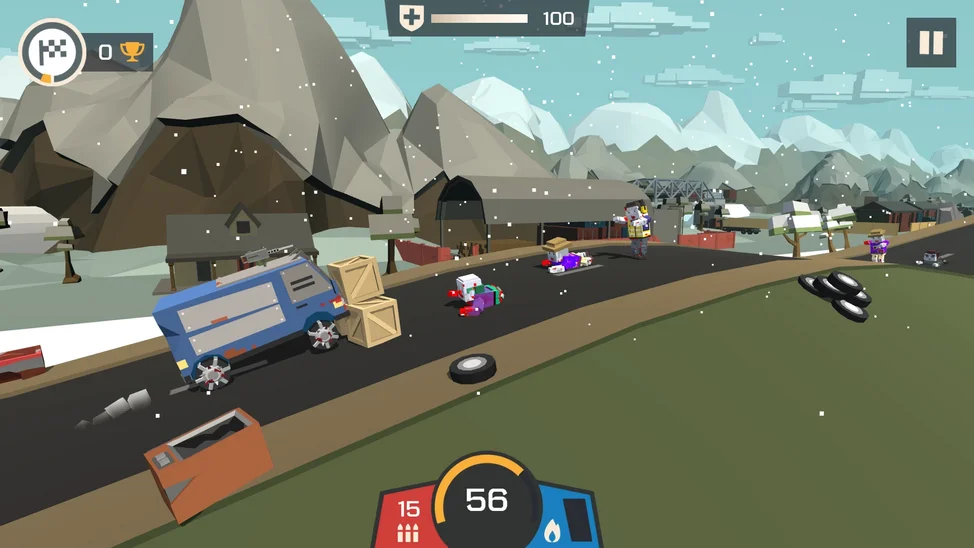Activate the blue flame nitro boost

click(x=564, y=520)
